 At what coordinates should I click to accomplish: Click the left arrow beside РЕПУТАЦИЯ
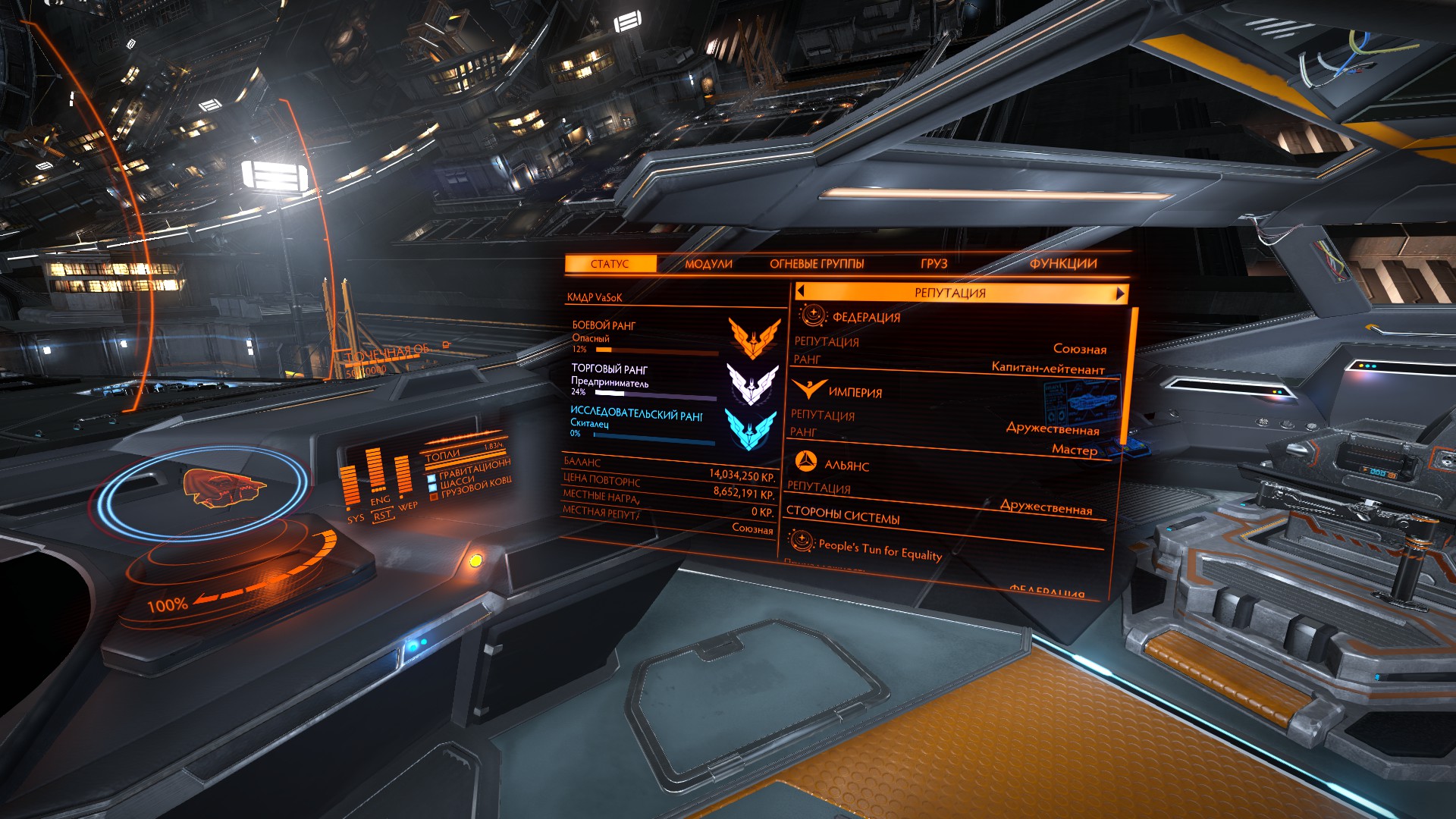[801, 290]
